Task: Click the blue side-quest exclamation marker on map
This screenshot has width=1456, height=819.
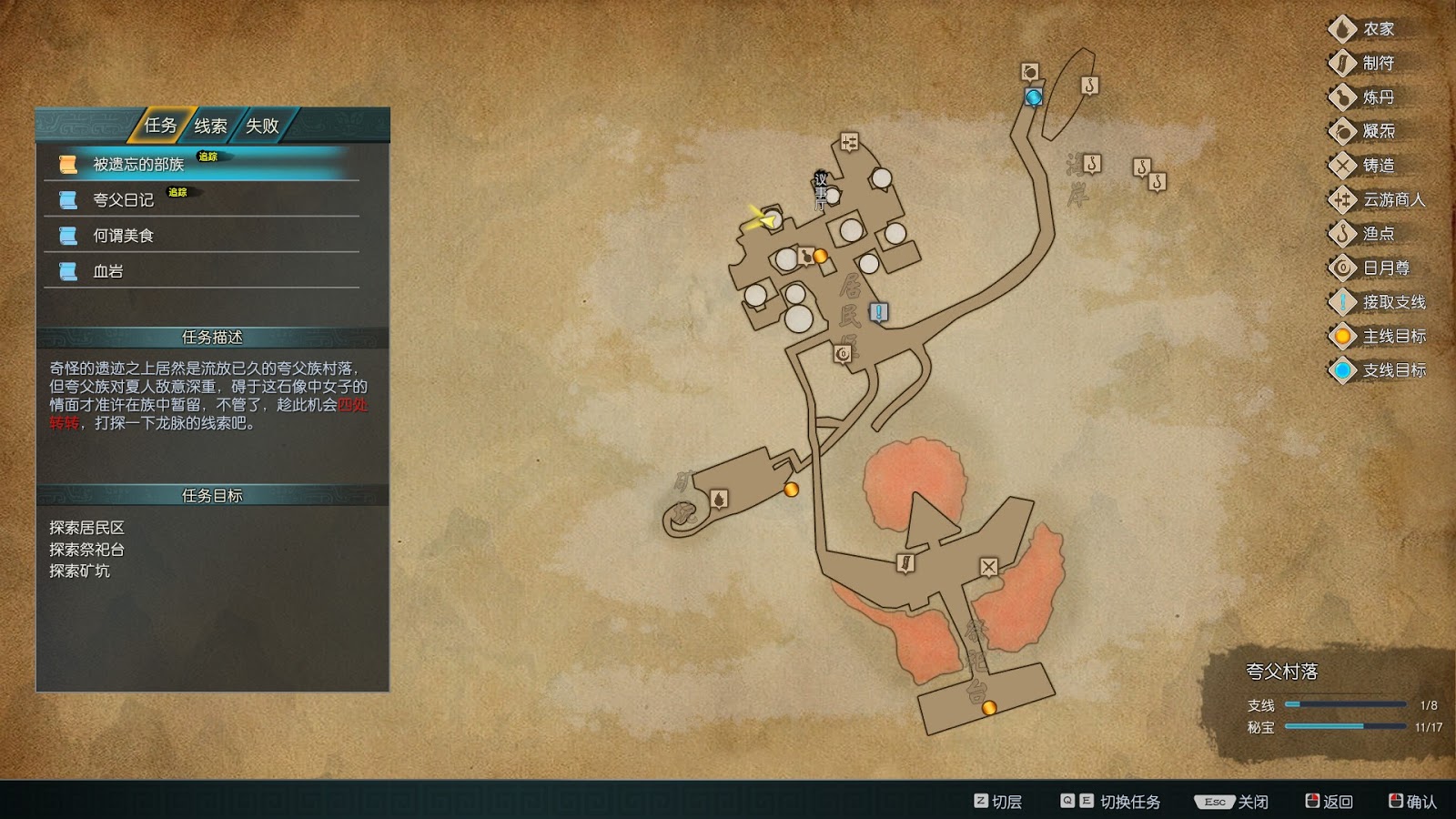Action: pos(878,312)
